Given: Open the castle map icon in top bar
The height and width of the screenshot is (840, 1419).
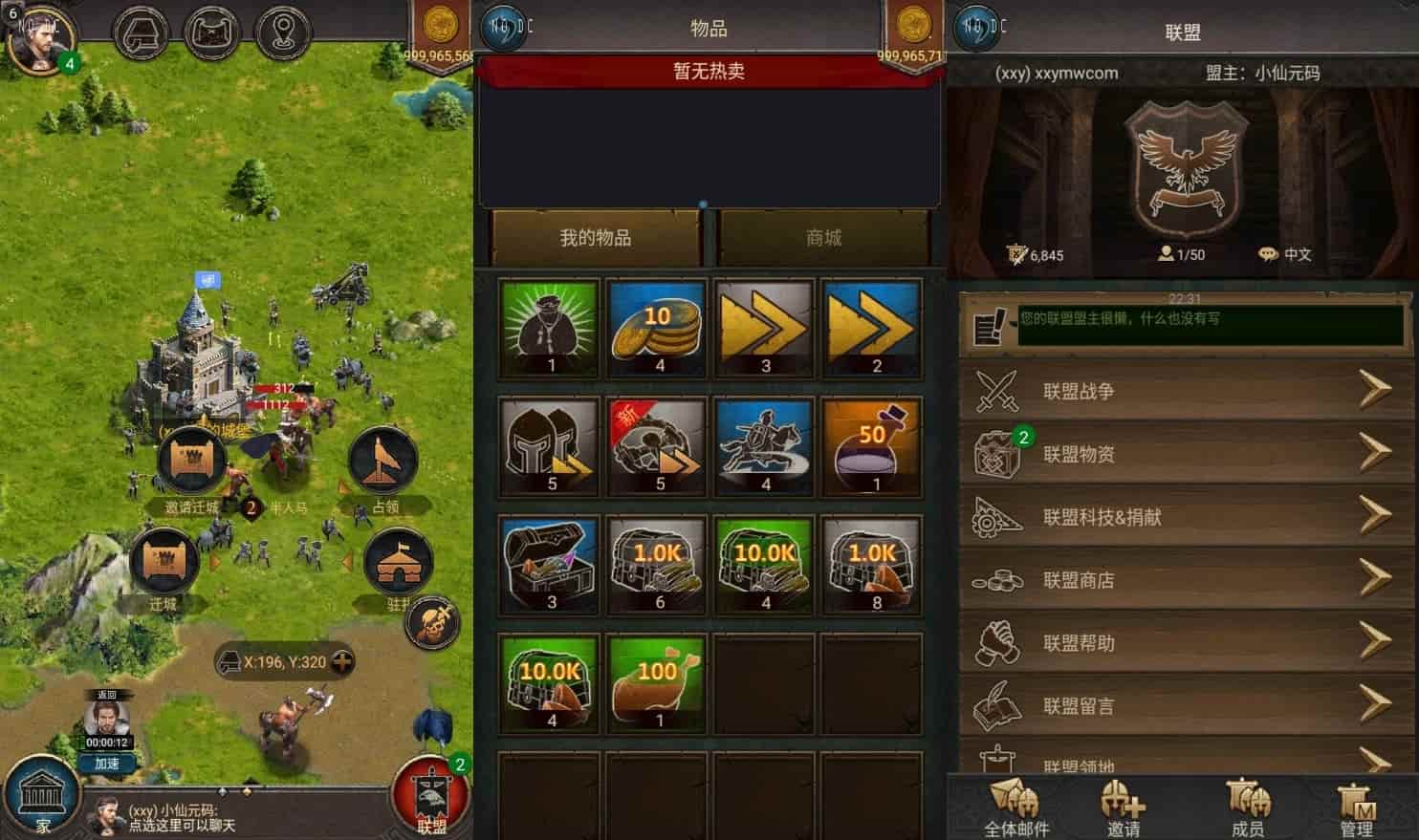Looking at the screenshot, I should click(x=212, y=32).
